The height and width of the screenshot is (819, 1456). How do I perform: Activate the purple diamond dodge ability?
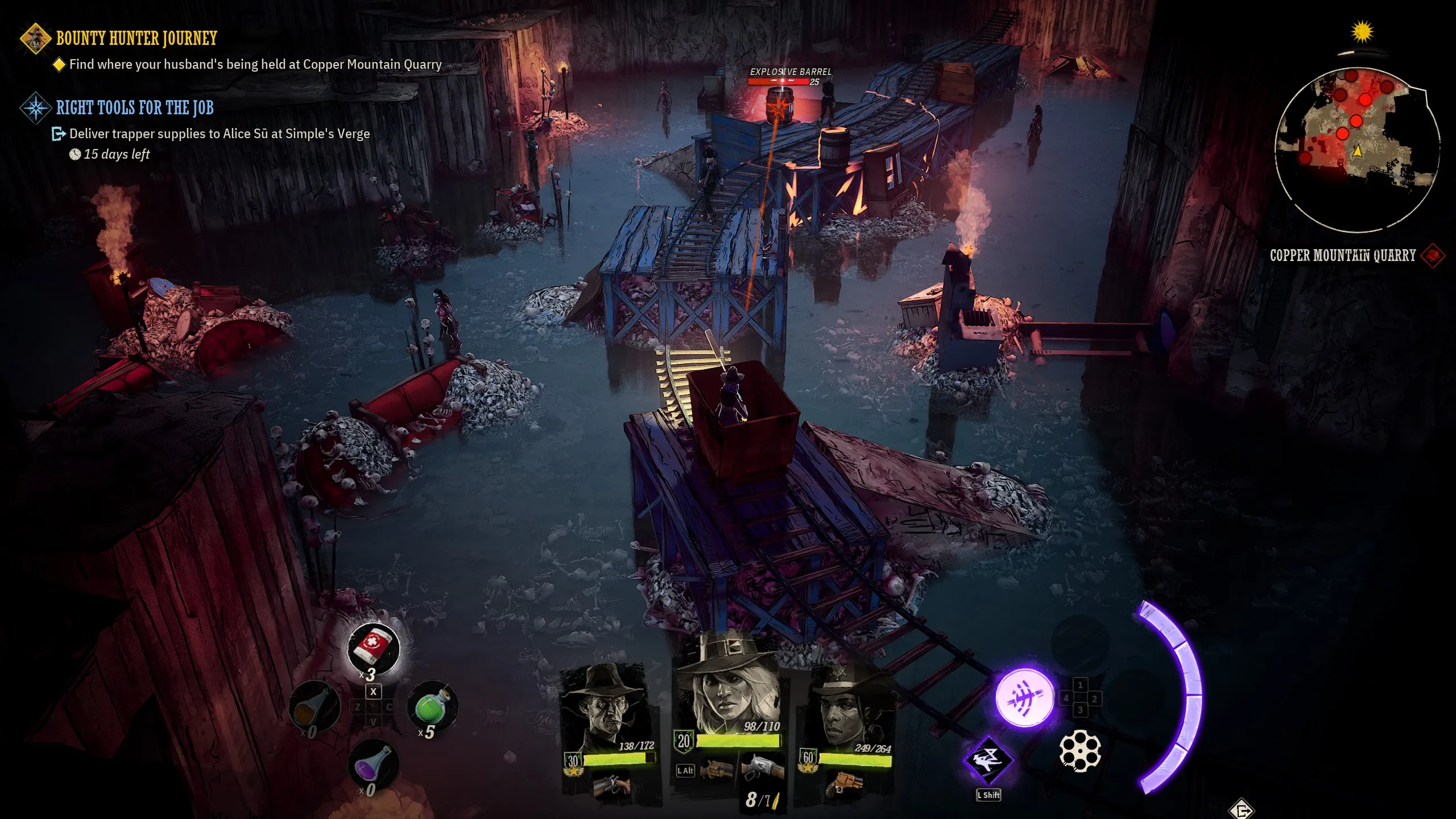coord(988,760)
